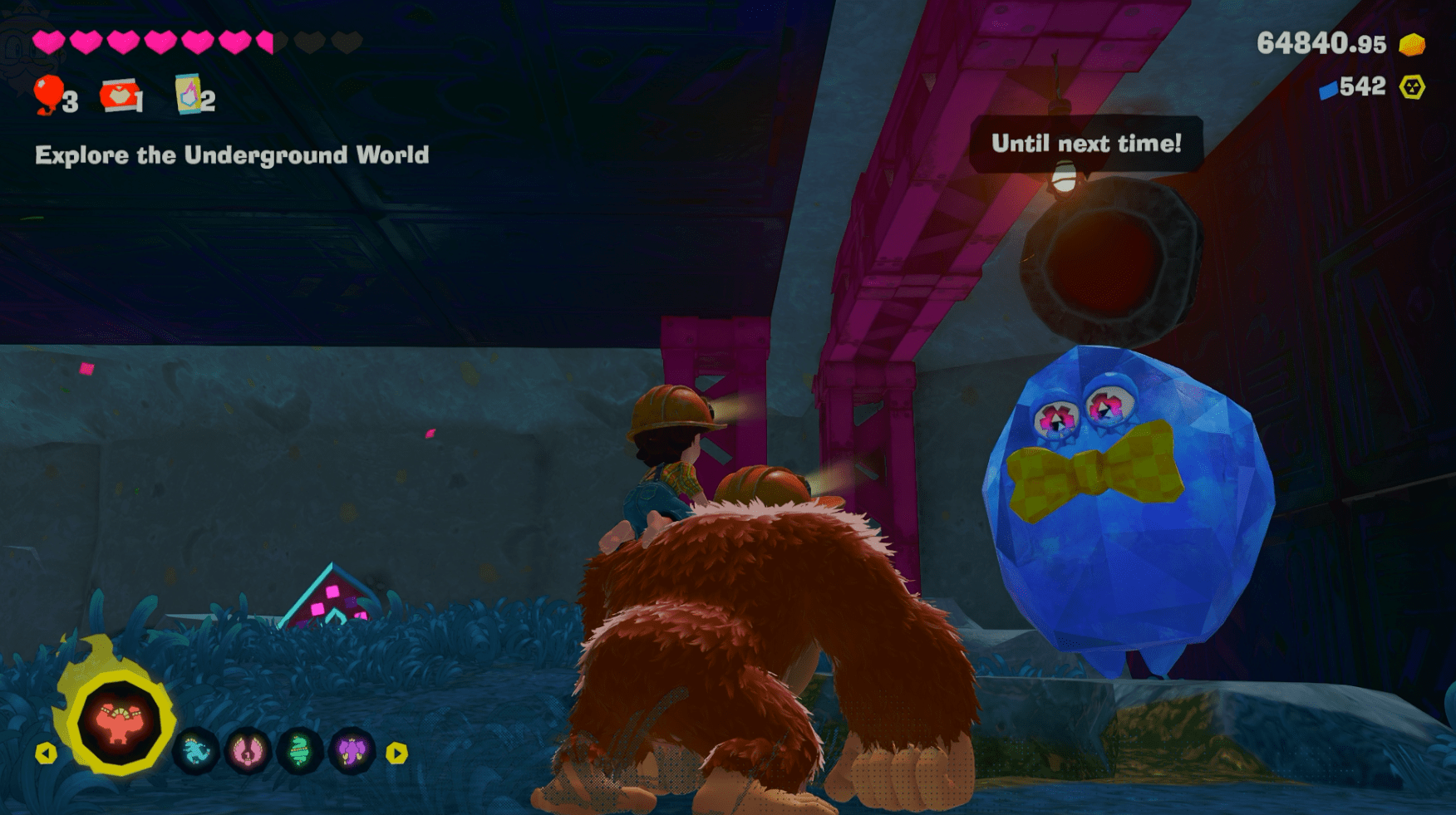This screenshot has width=1456, height=815.
Task: Click the Until next time! speech bubble
Action: point(1086,144)
